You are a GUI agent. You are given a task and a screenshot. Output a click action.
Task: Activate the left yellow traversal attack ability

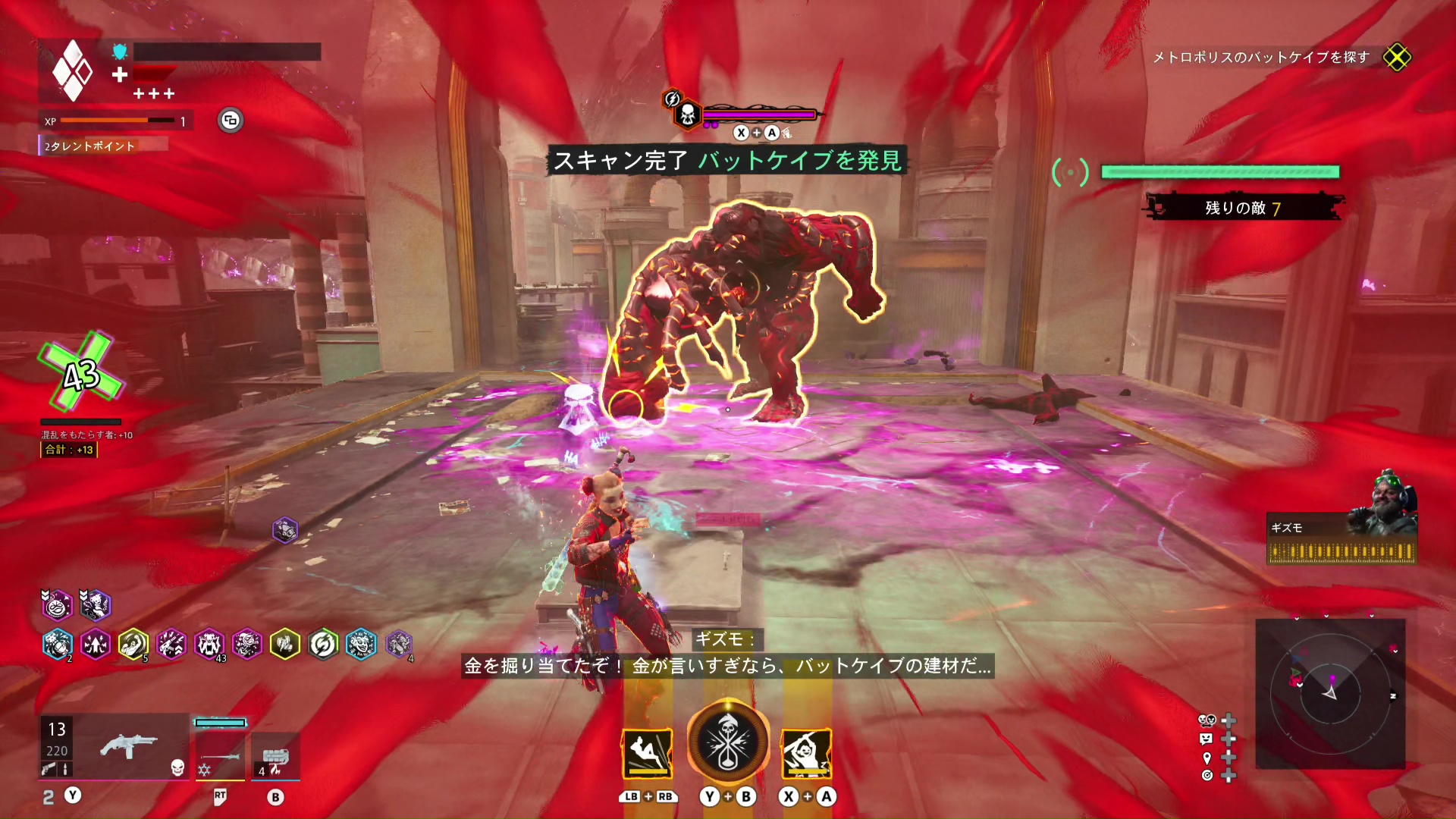point(647,753)
